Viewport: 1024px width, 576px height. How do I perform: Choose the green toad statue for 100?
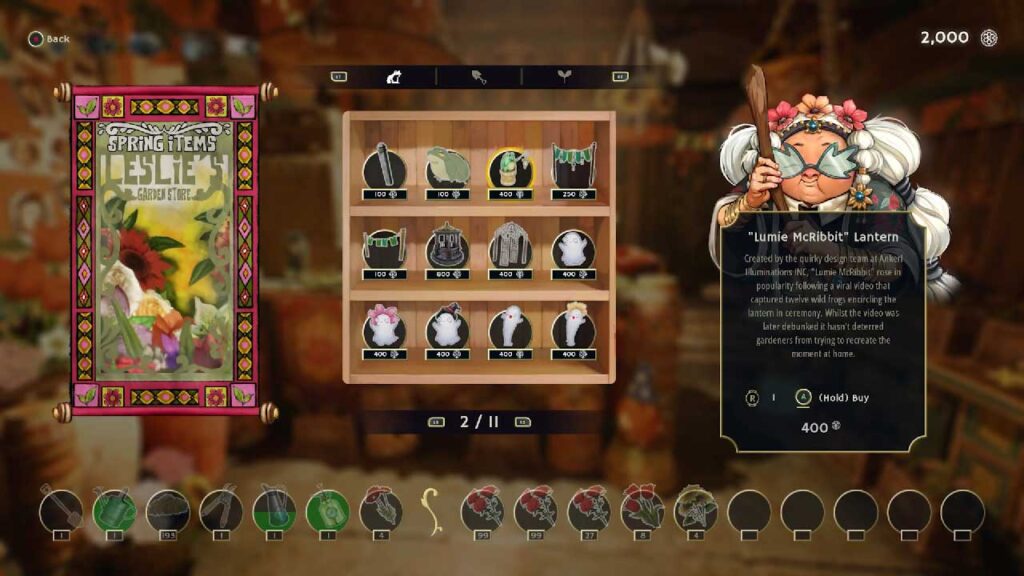click(x=447, y=168)
